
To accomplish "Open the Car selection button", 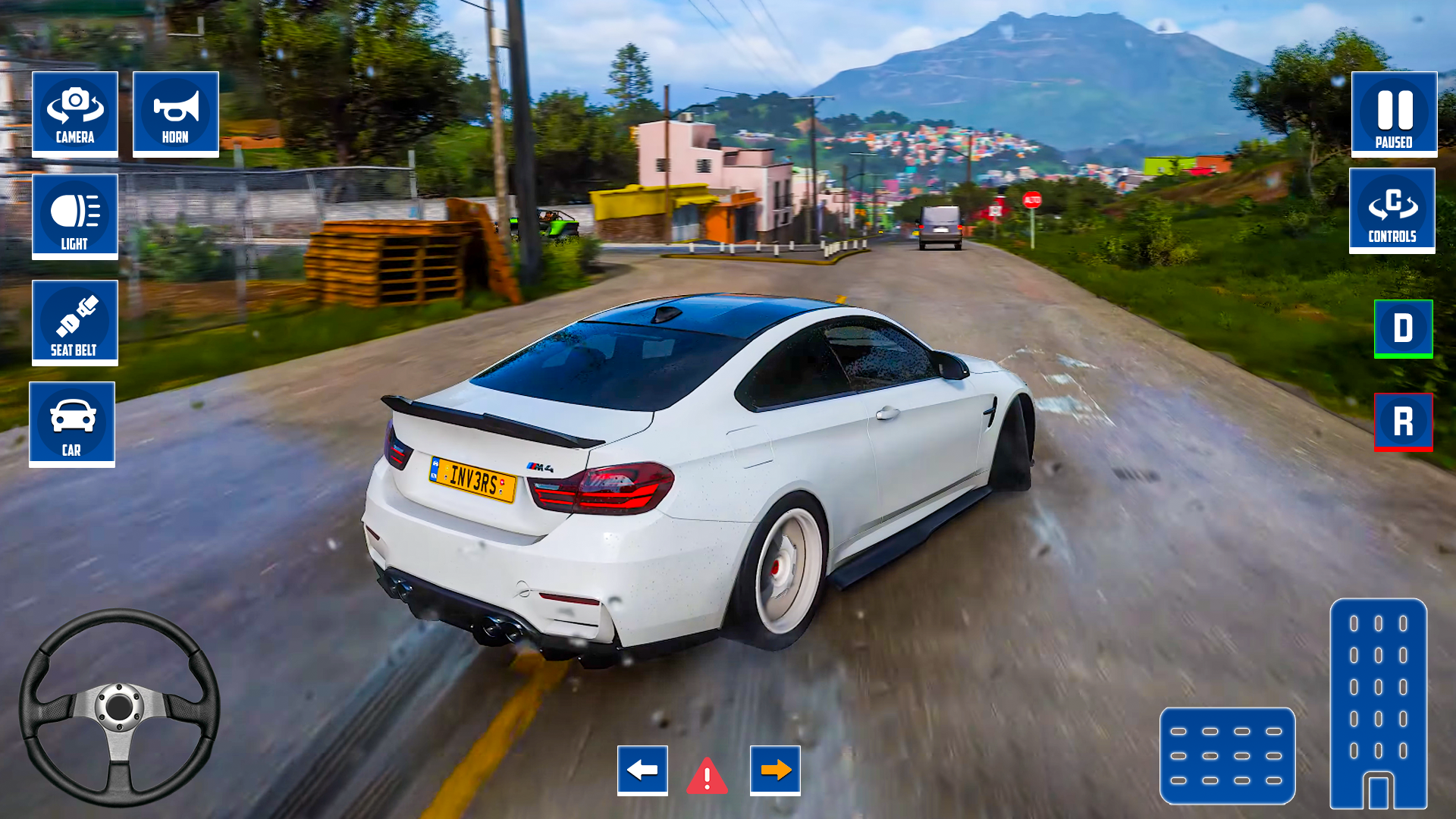I will pos(72,424).
